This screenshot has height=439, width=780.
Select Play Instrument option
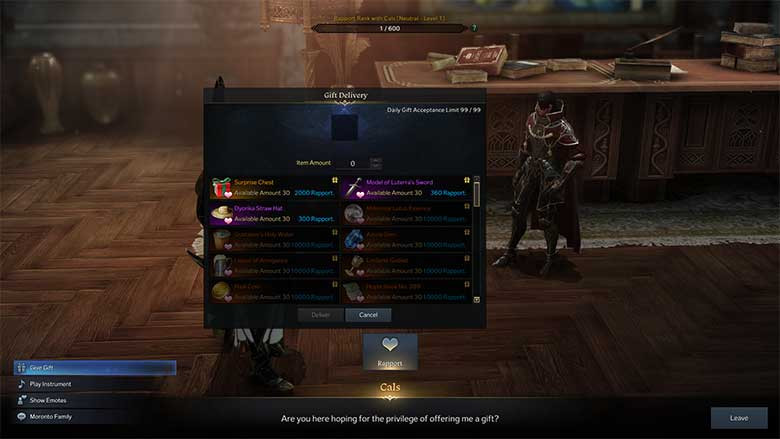[x=95, y=384]
